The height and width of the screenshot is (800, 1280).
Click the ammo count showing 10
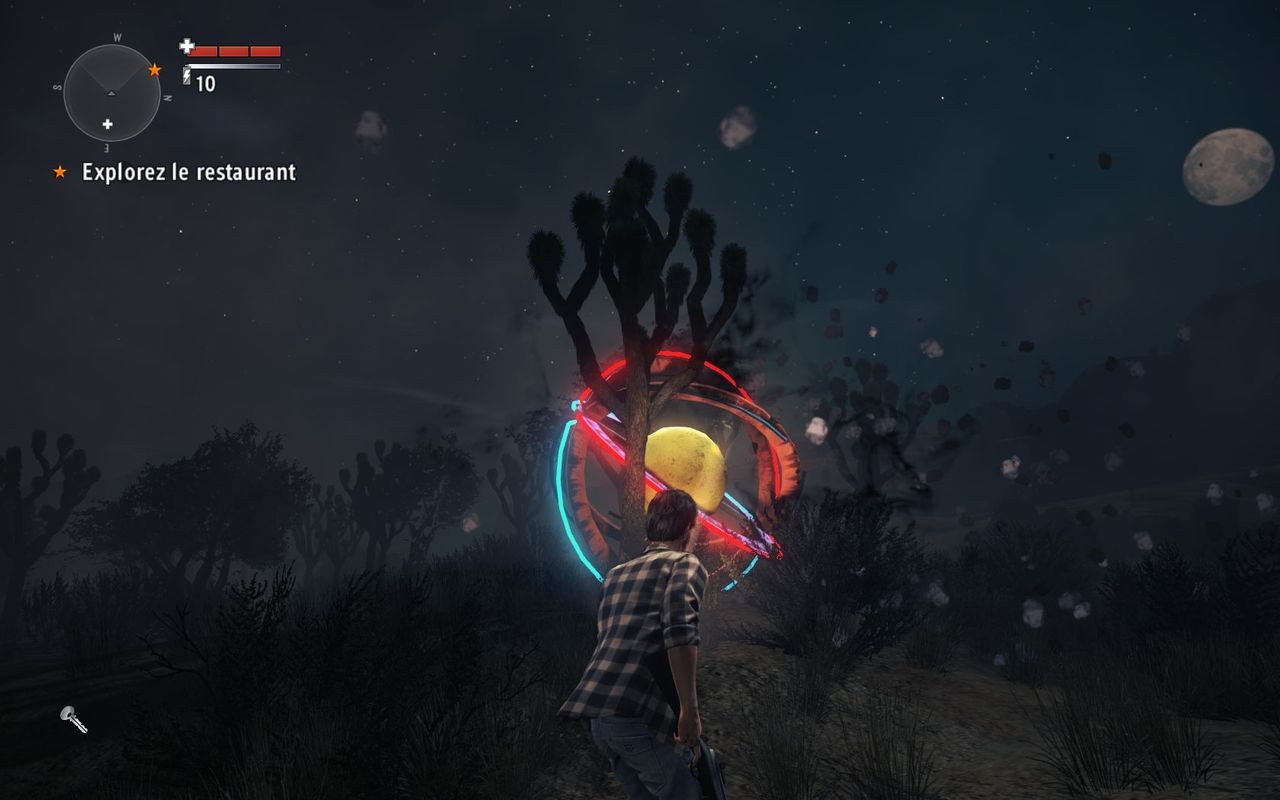[205, 83]
